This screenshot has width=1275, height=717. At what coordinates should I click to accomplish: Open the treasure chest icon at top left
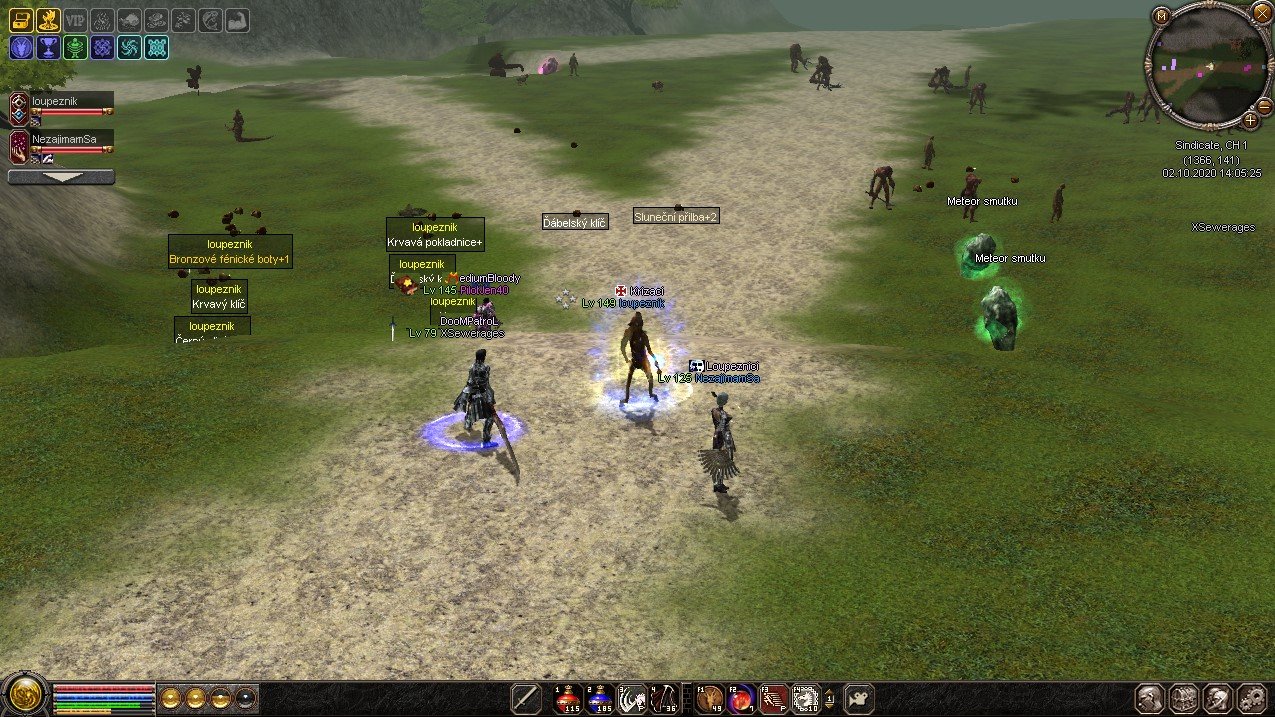[x=21, y=19]
